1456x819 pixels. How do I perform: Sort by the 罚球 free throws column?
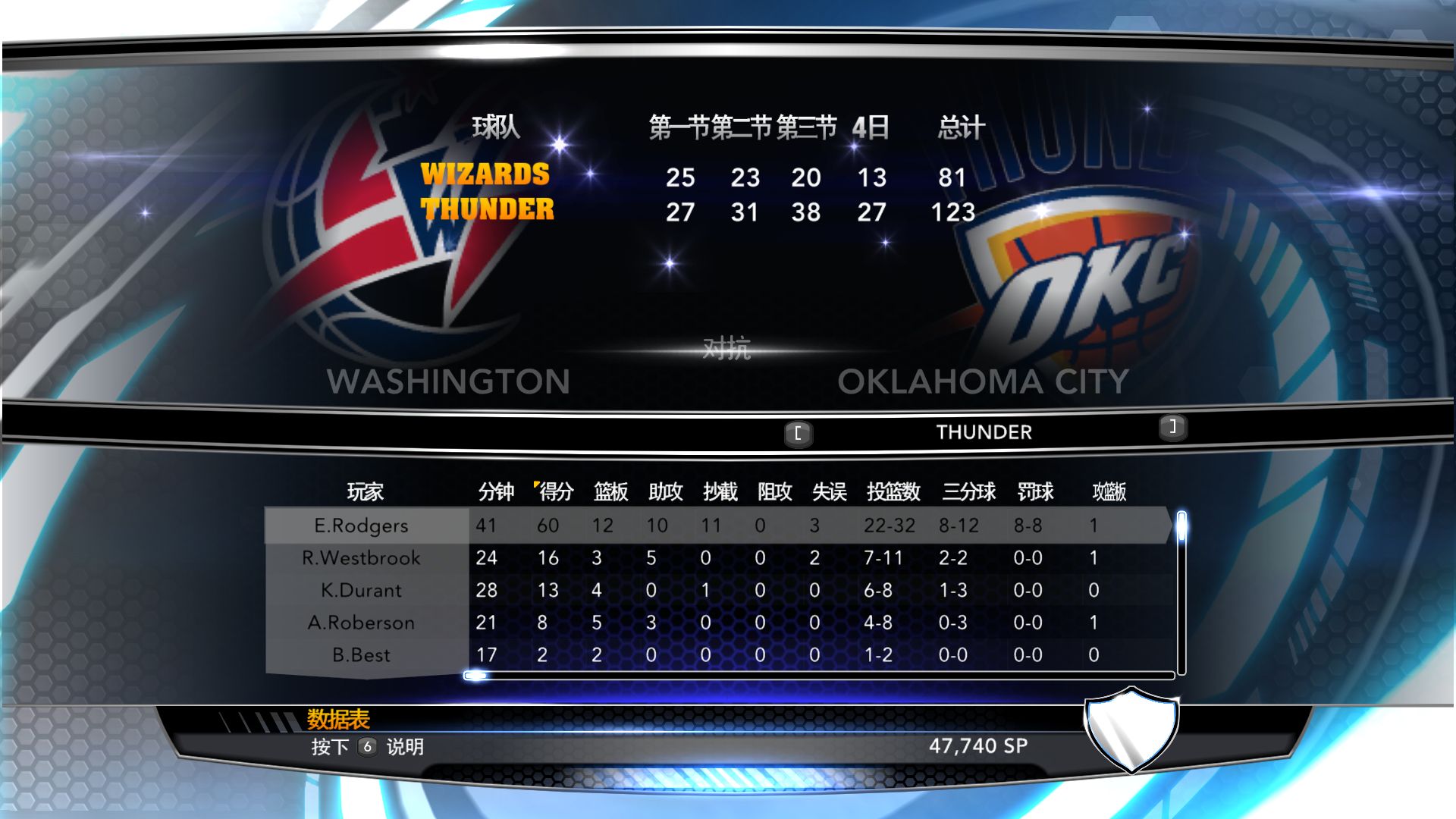click(1035, 492)
